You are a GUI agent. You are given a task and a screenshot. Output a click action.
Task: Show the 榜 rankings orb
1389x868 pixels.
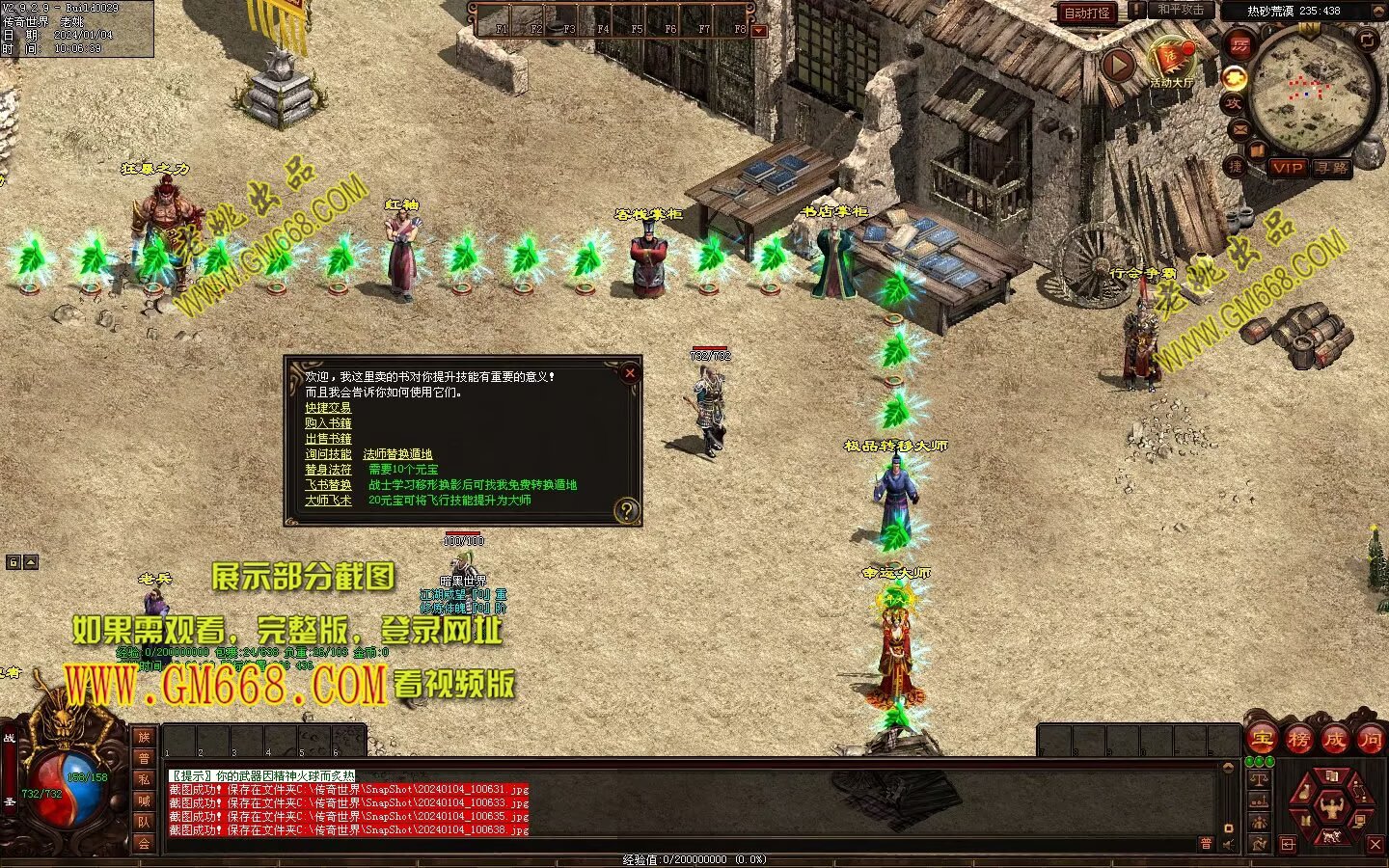click(x=1298, y=740)
